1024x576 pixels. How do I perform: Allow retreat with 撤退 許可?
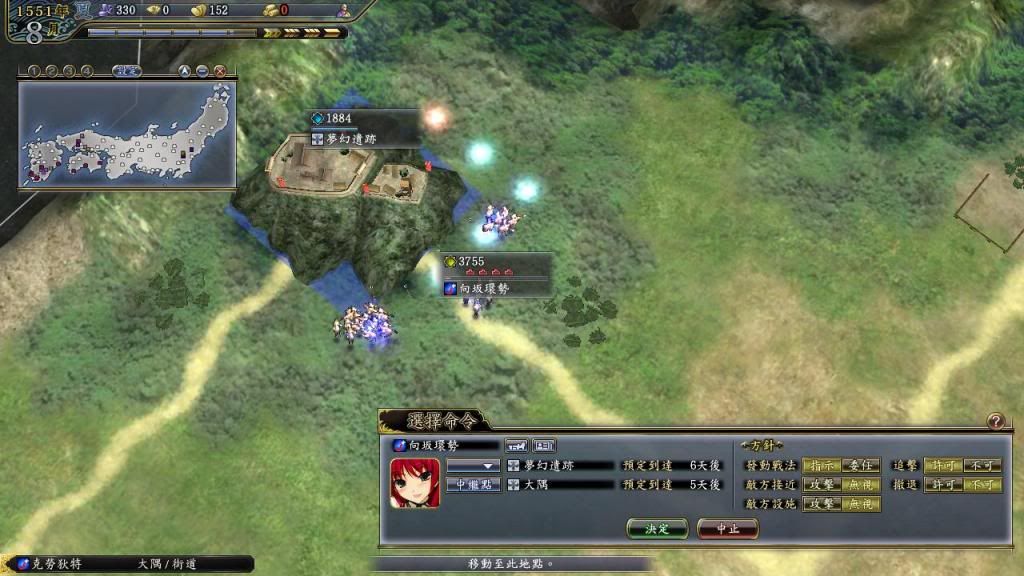942,485
